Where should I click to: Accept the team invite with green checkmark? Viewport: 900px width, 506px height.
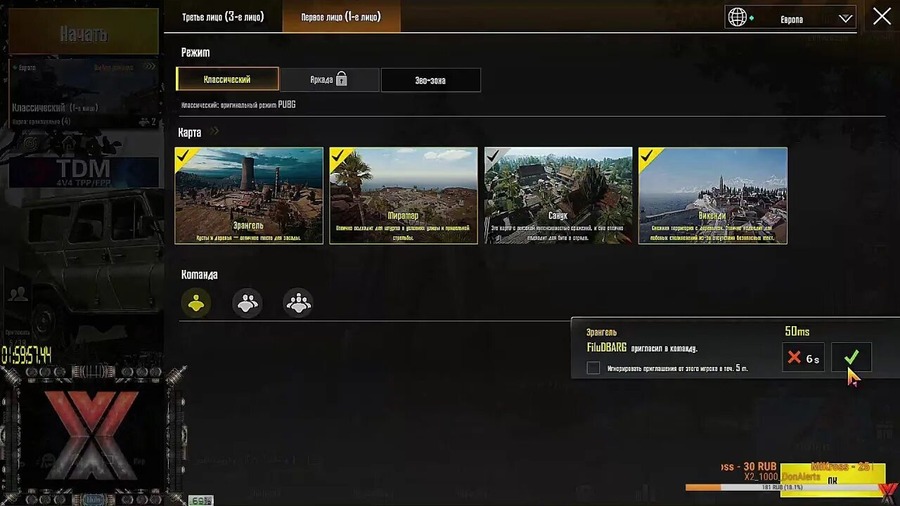pos(851,357)
